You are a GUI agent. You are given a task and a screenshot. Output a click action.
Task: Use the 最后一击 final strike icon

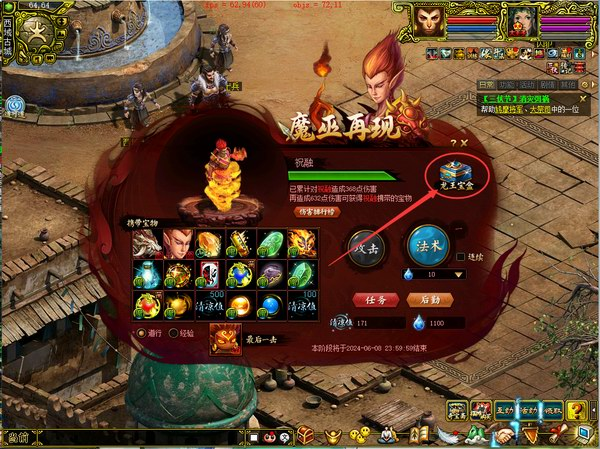pos(224,338)
